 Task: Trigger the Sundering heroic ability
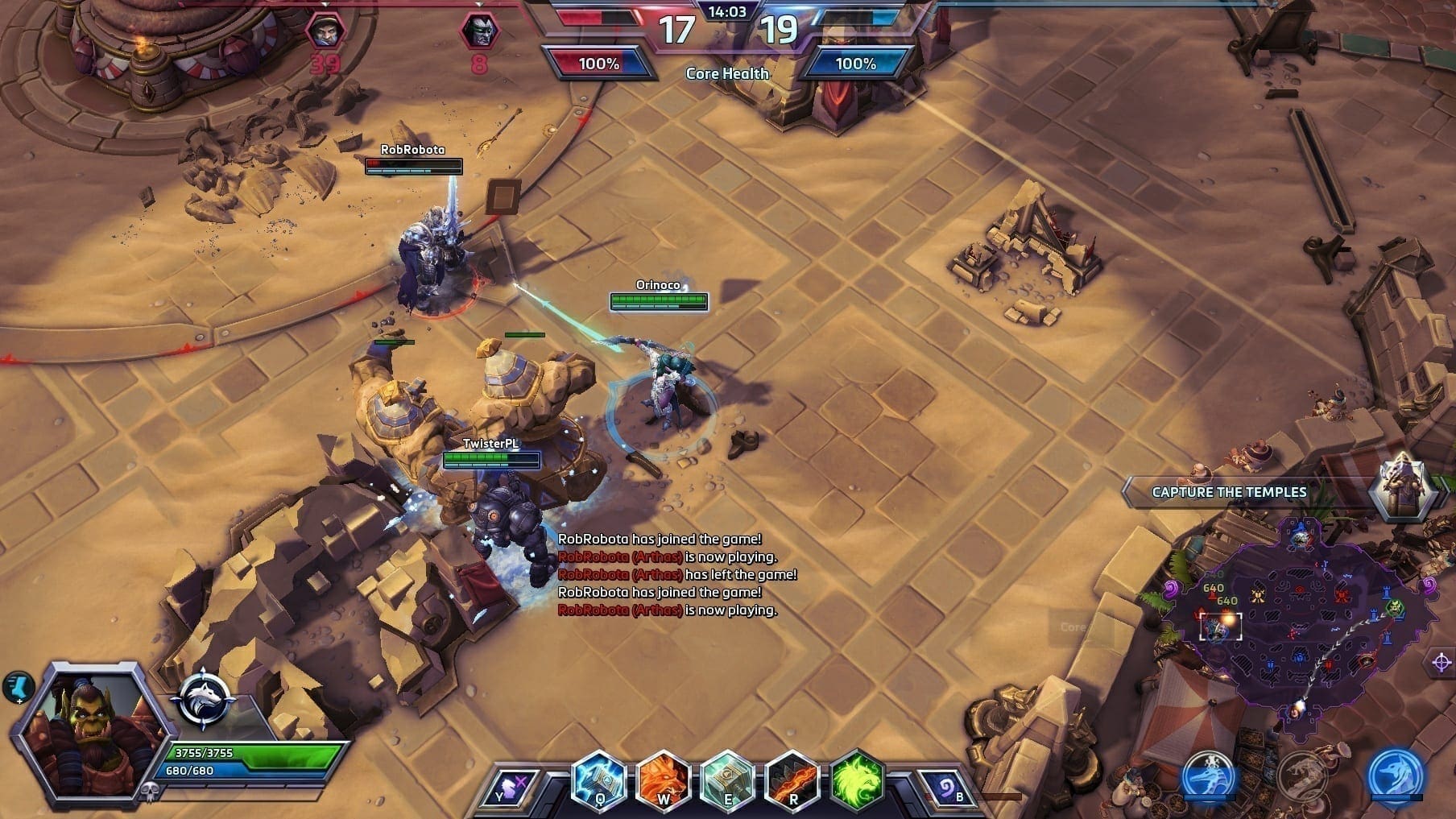point(792,779)
